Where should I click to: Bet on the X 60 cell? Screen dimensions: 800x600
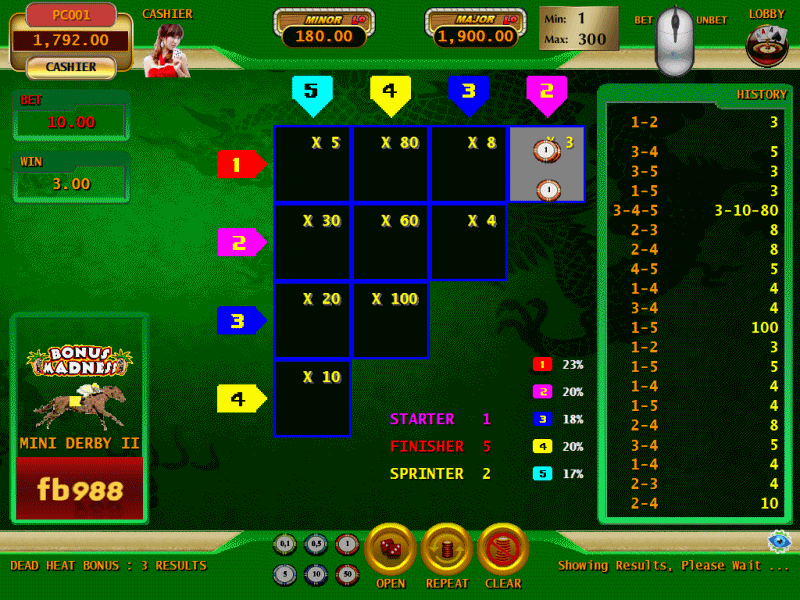[390, 242]
